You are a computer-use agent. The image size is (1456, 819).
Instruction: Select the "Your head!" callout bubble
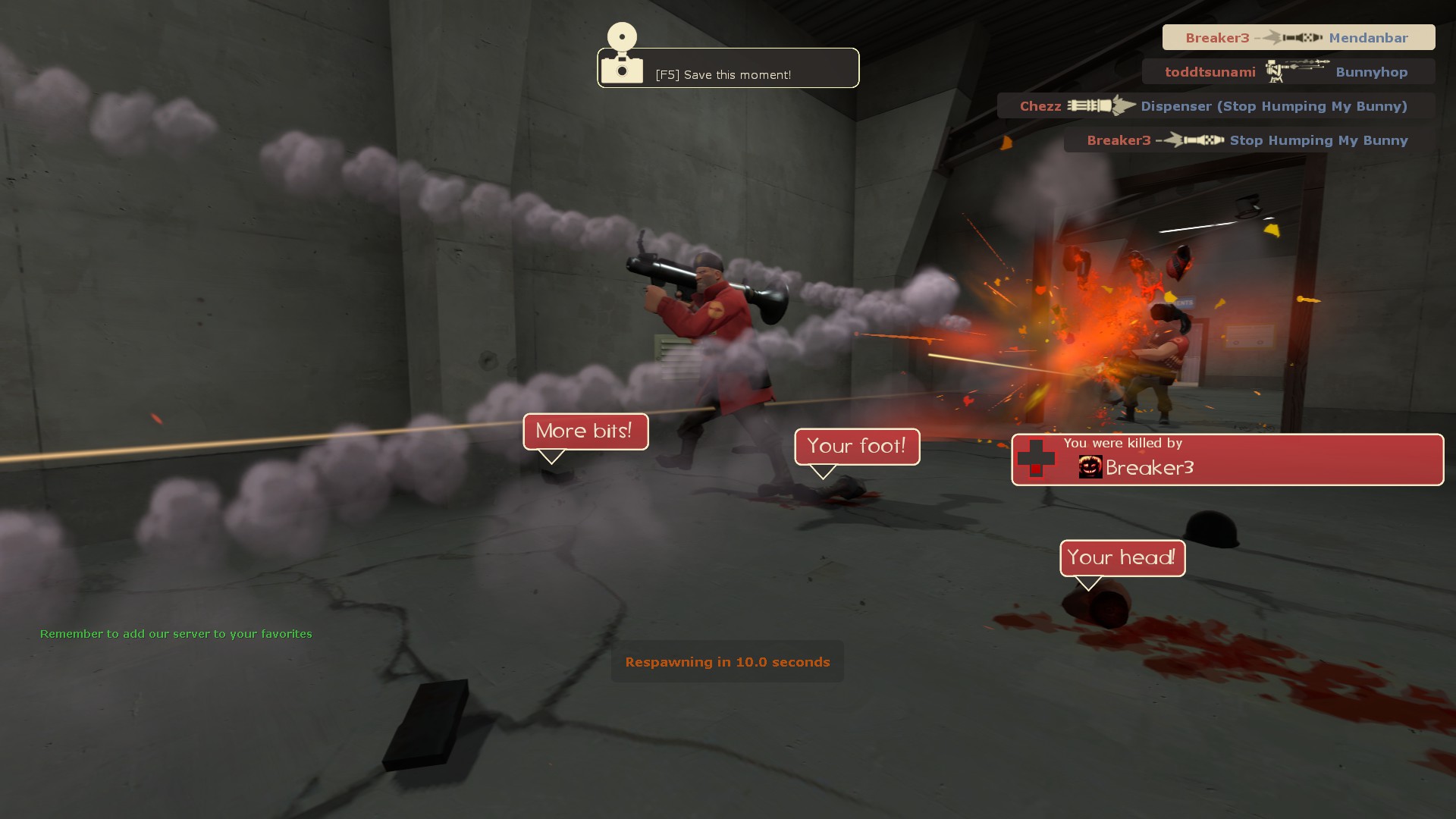pos(1122,558)
